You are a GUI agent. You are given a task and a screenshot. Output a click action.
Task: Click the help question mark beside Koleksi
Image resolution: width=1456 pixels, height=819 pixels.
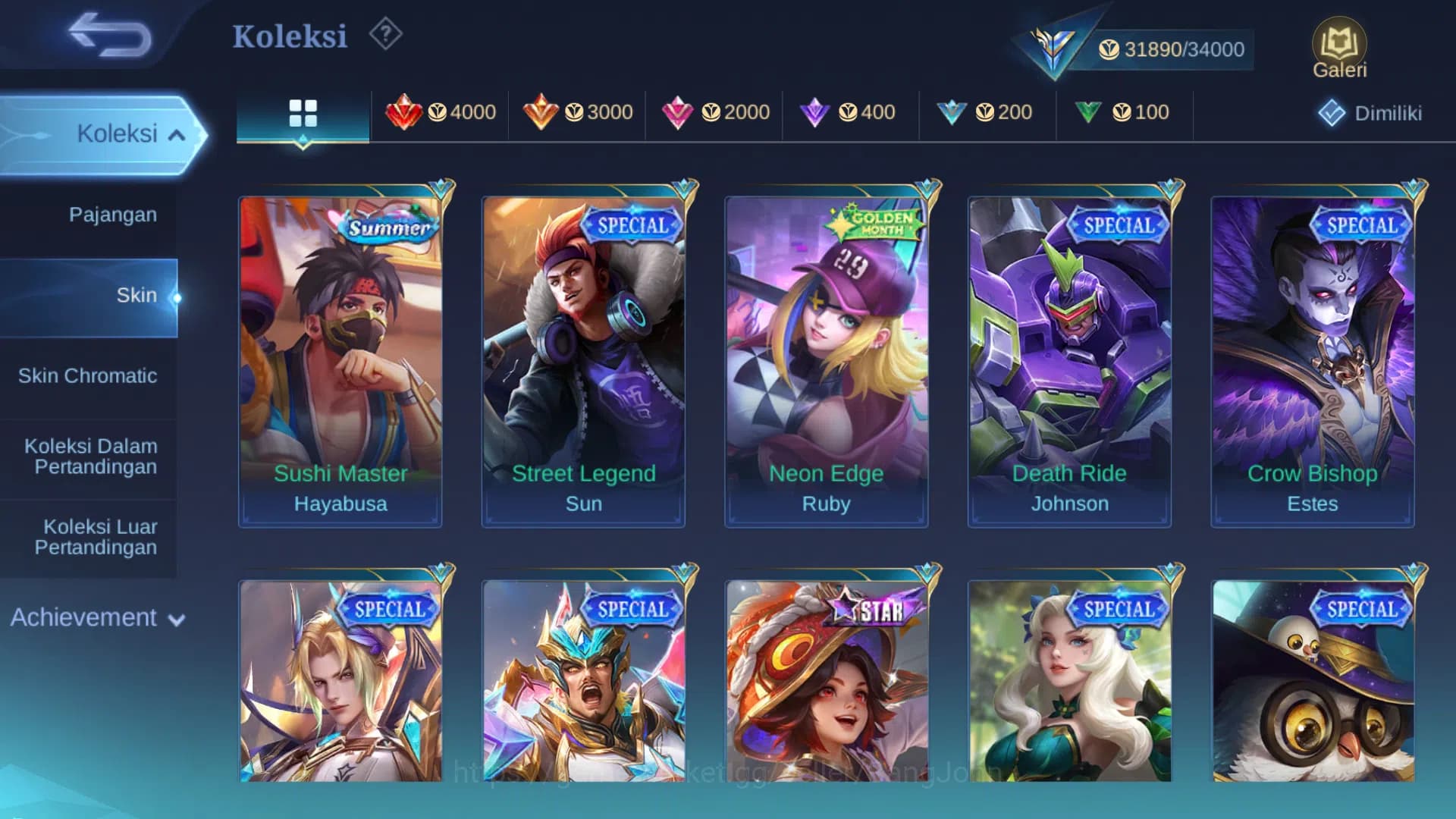click(385, 34)
